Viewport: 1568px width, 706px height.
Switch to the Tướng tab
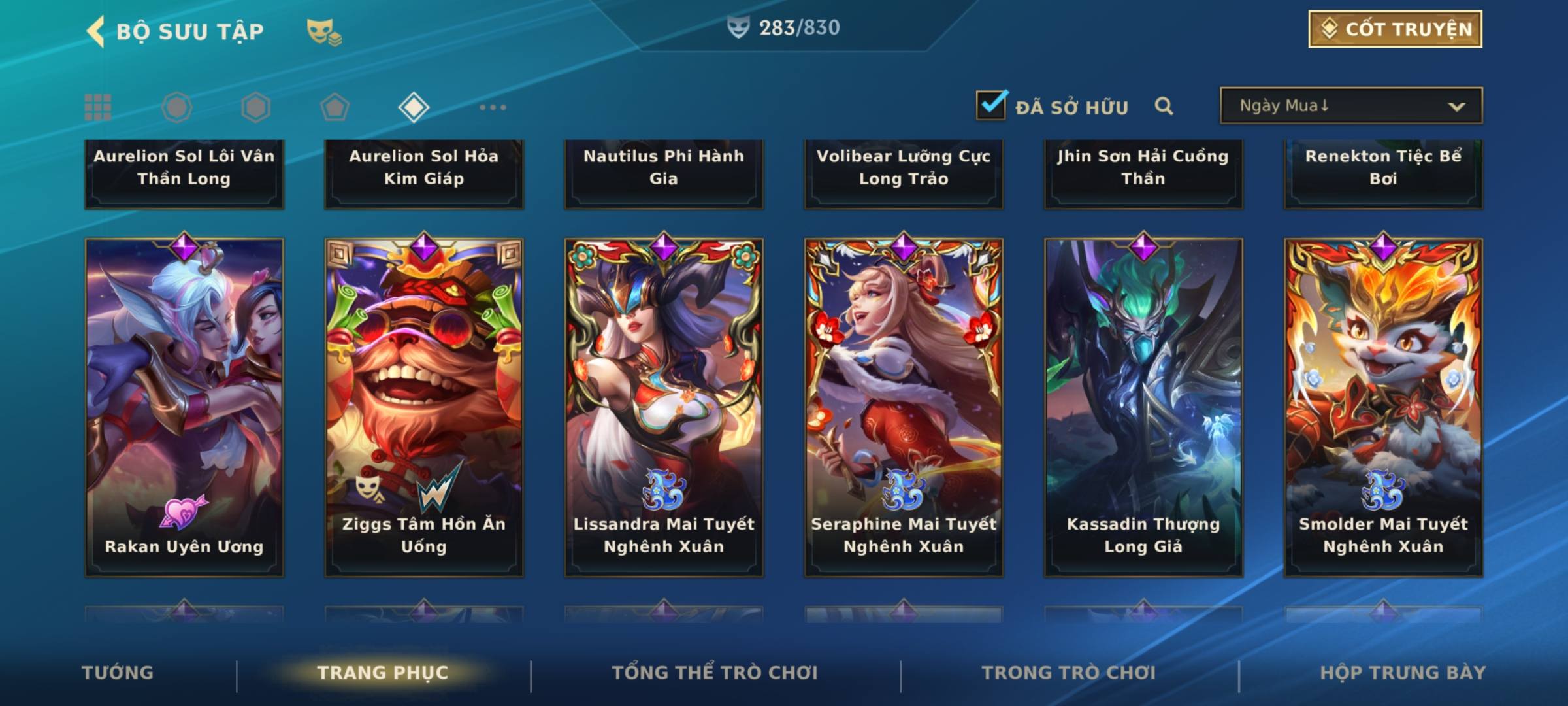[118, 673]
